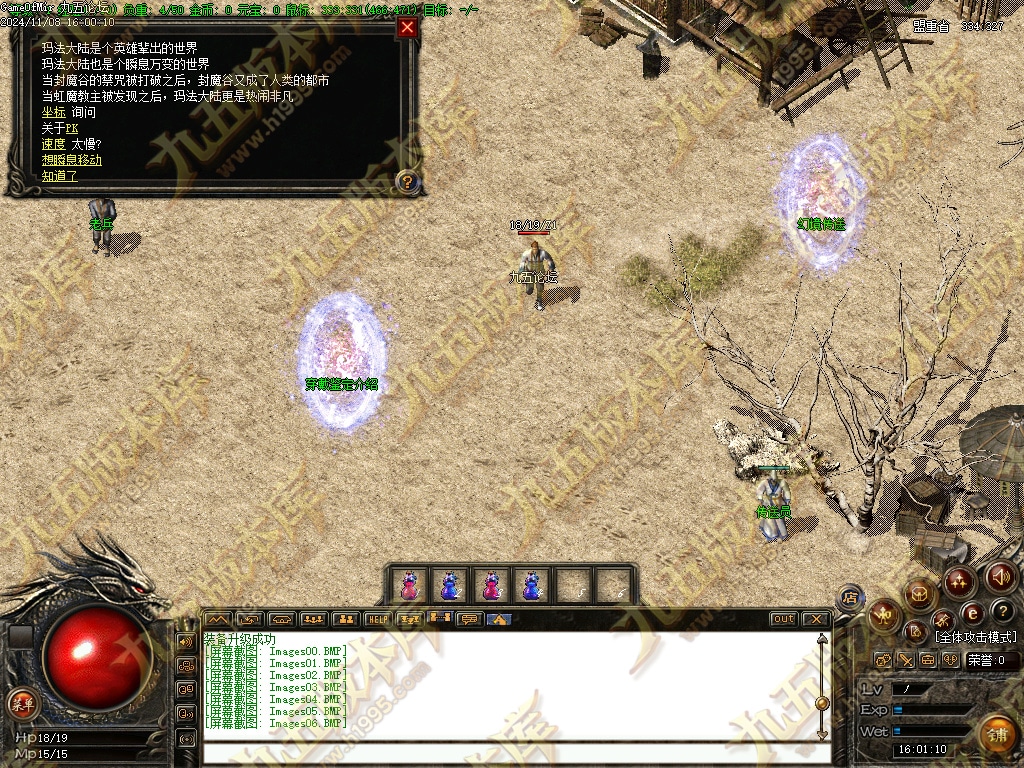The height and width of the screenshot is (768, 1024).
Task: Open the bag box orb icon
Action: (919, 594)
